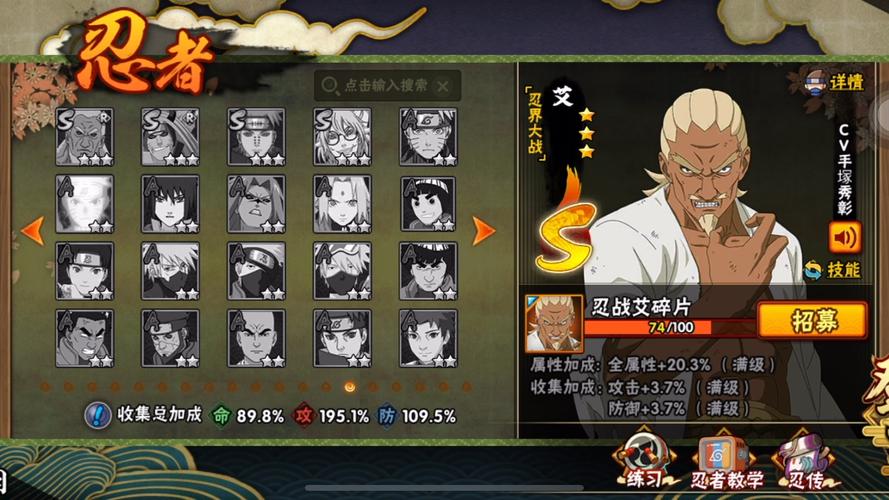Clear the search with the X button
This screenshot has height=500, width=889.
442,86
